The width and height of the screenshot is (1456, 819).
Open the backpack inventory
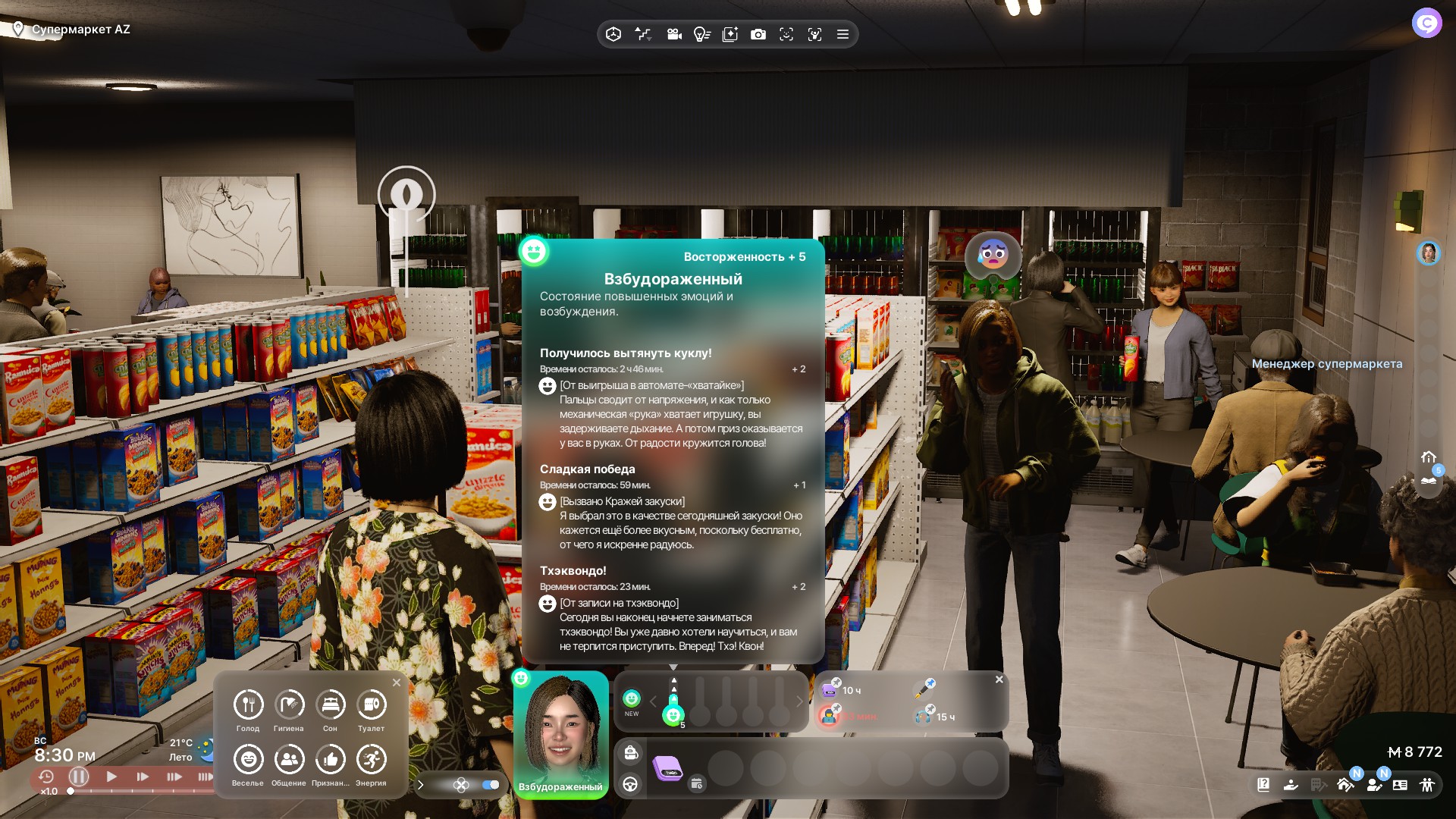tap(631, 753)
